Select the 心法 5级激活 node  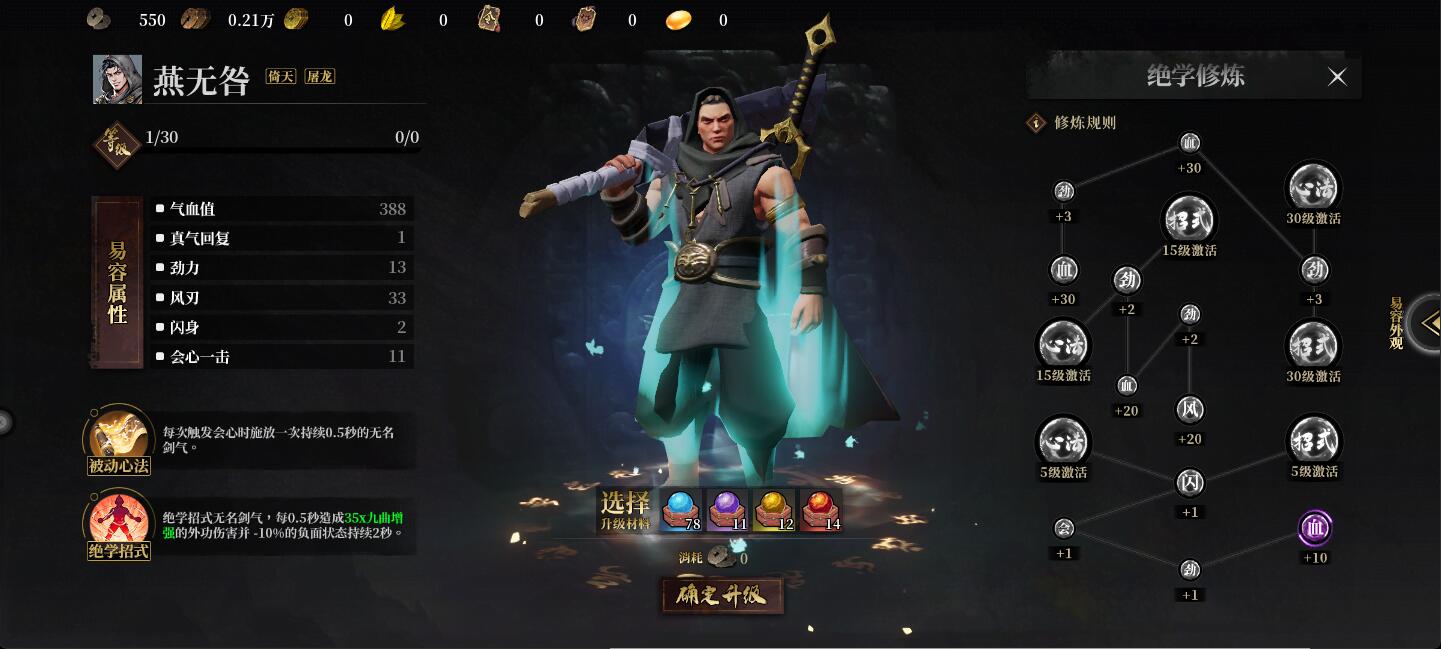[1063, 441]
